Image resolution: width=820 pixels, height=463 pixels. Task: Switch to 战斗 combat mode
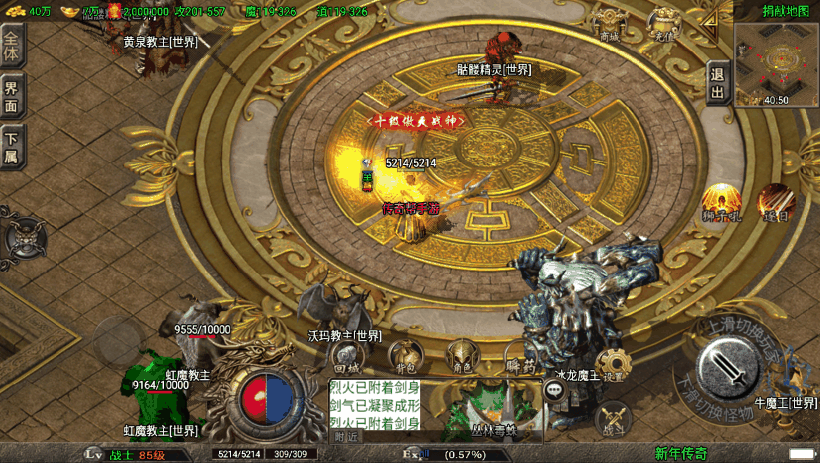tap(614, 418)
